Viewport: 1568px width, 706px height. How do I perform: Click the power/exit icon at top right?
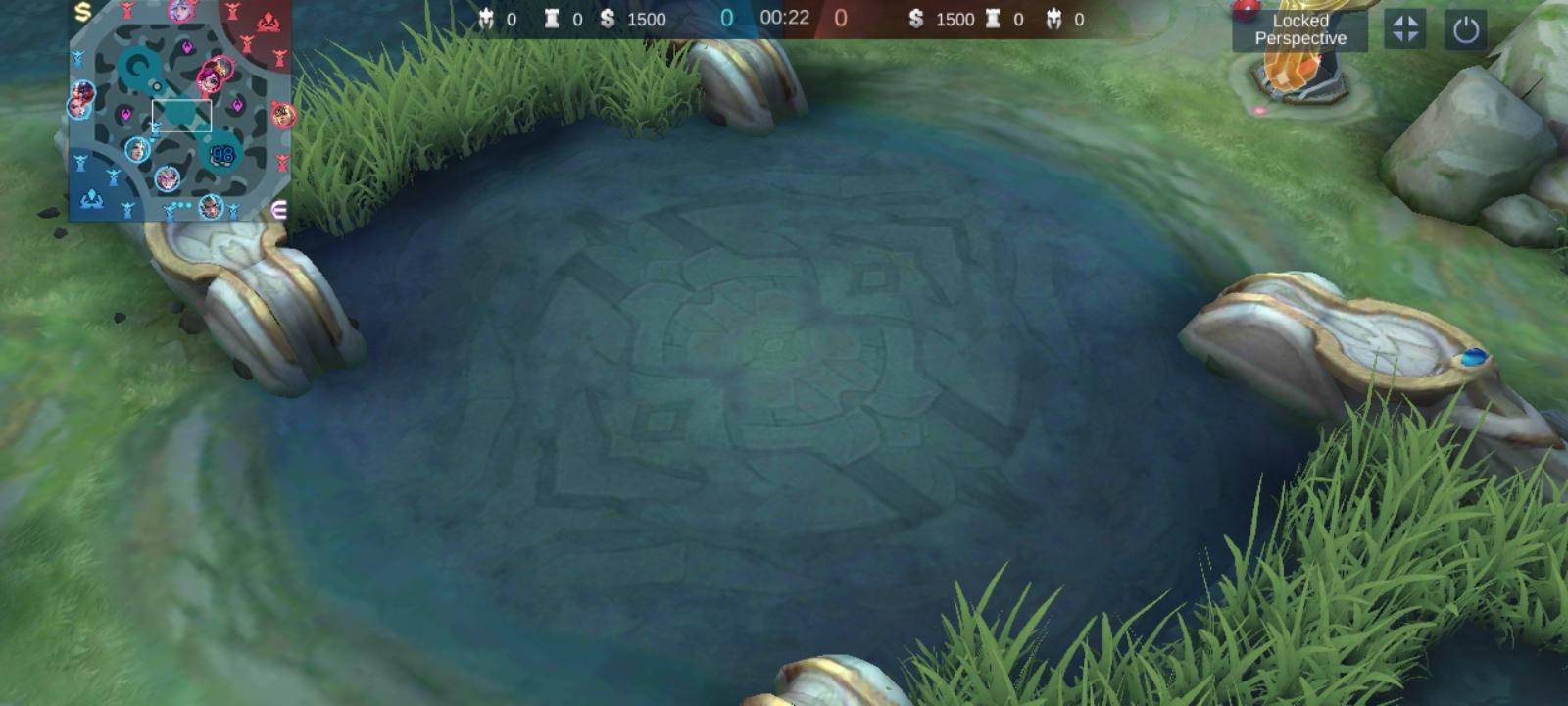[x=1464, y=27]
